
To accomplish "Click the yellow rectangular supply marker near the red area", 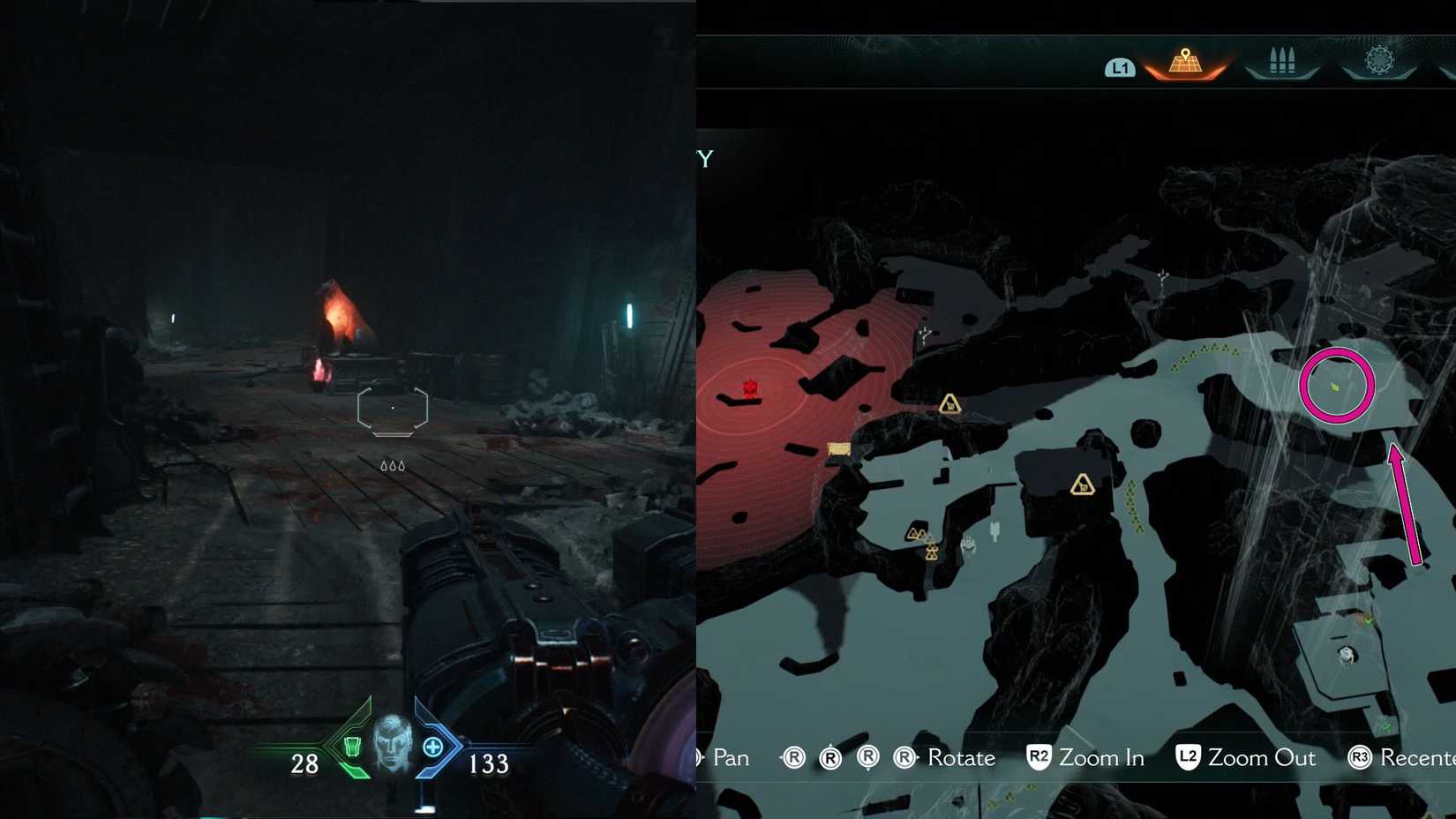I will (838, 450).
